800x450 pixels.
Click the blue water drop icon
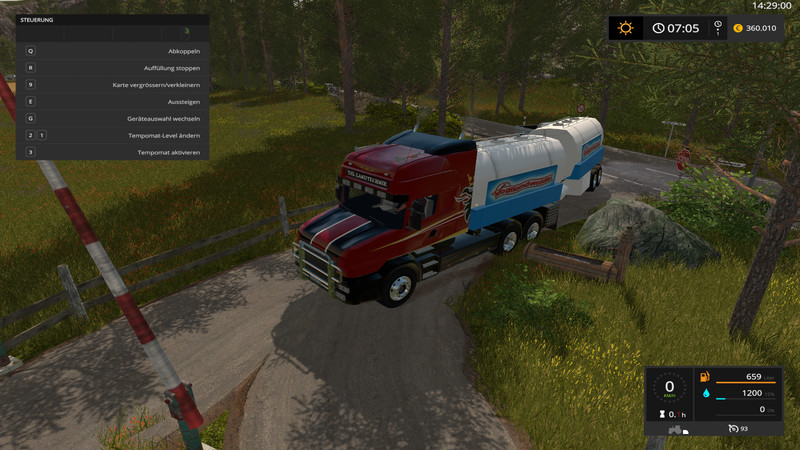tap(705, 394)
